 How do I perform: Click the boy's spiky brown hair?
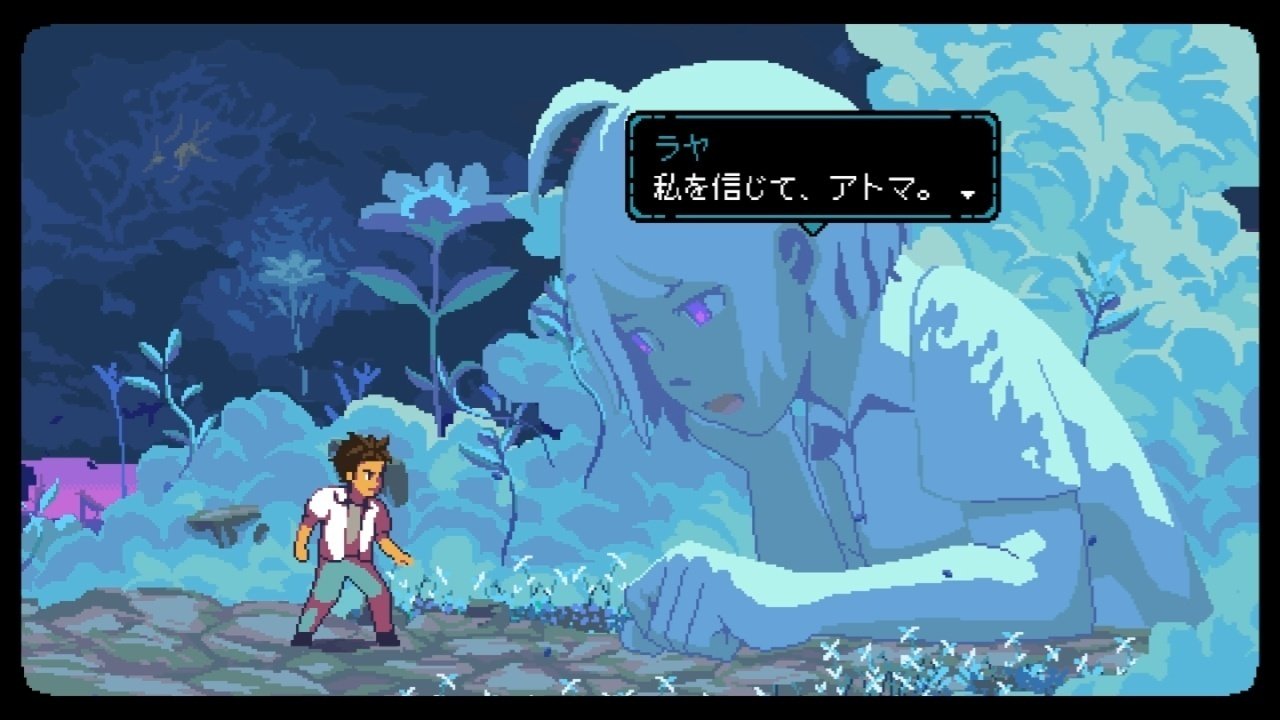(355, 450)
